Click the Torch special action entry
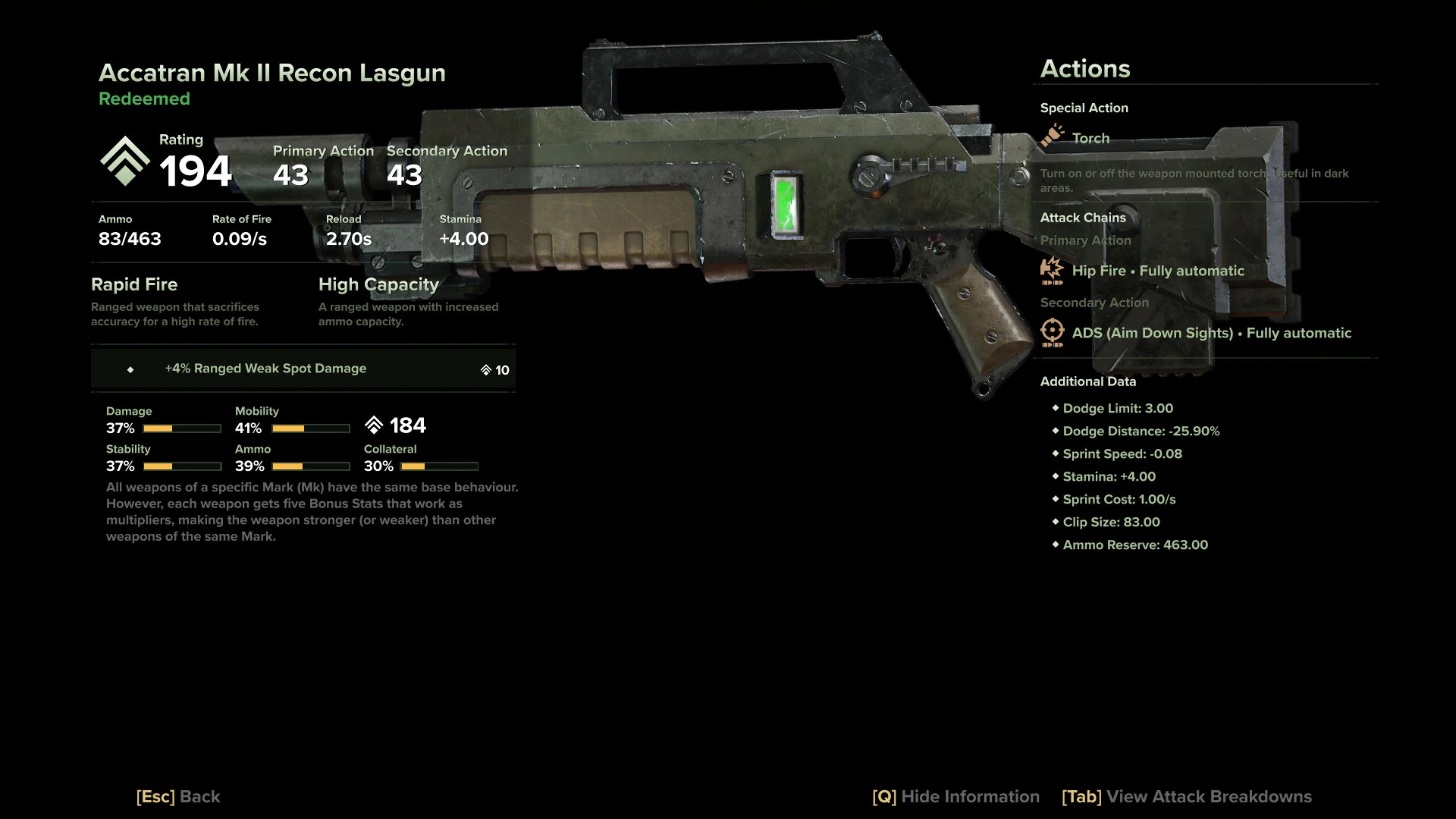 tap(1090, 138)
